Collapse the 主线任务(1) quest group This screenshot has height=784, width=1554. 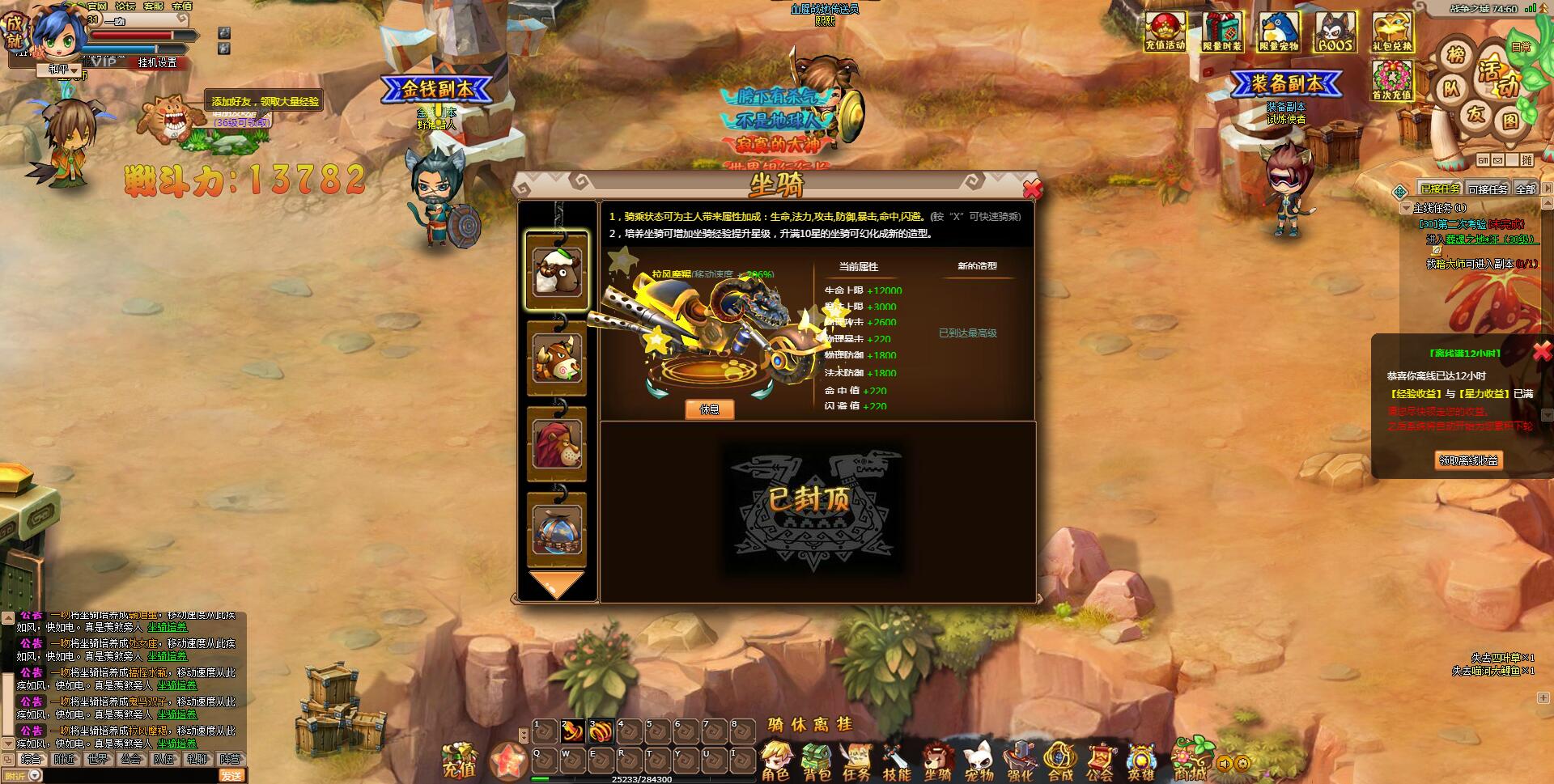pyautogui.click(x=1406, y=209)
